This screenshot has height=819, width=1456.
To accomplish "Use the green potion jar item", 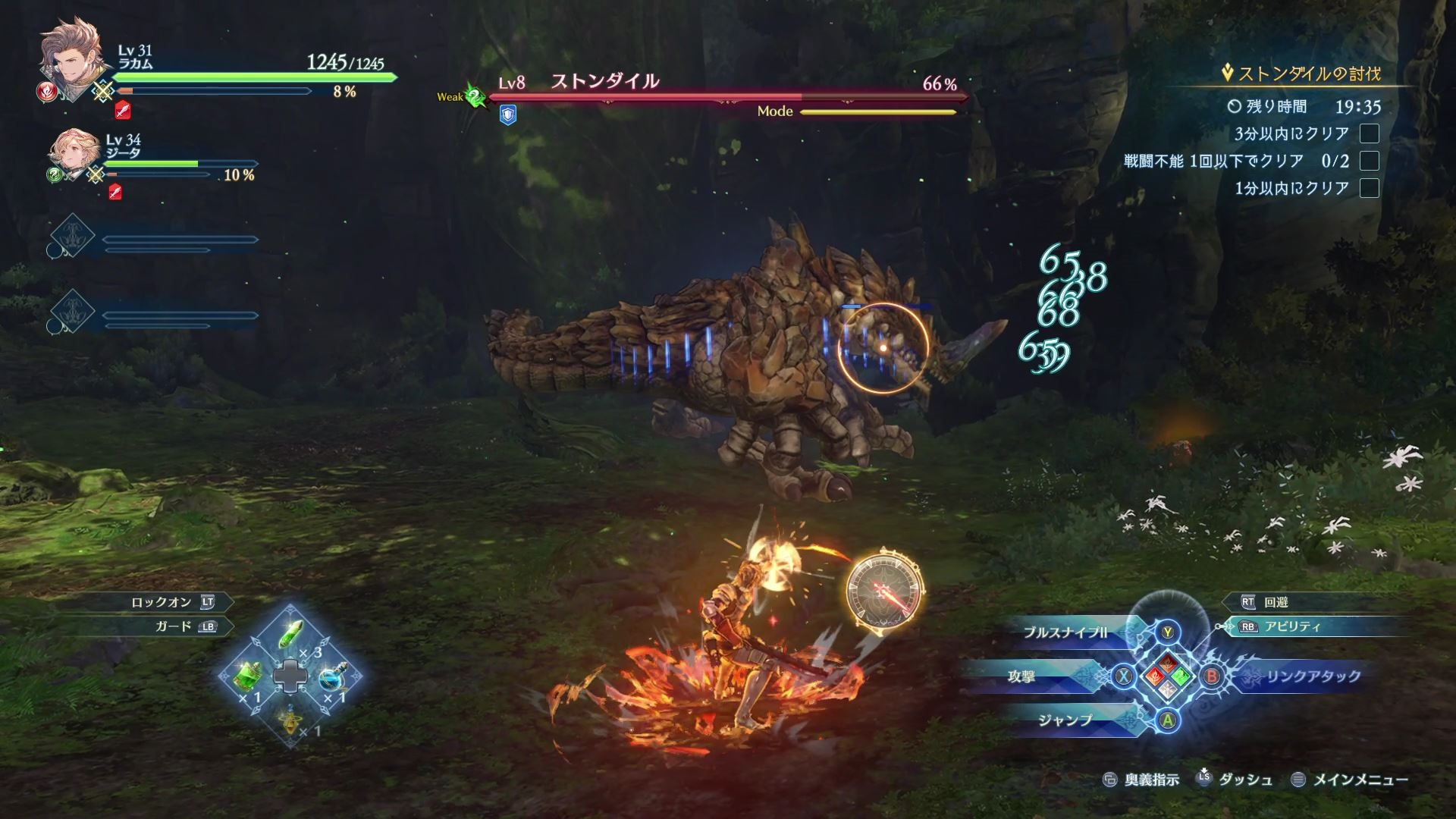I will (249, 675).
